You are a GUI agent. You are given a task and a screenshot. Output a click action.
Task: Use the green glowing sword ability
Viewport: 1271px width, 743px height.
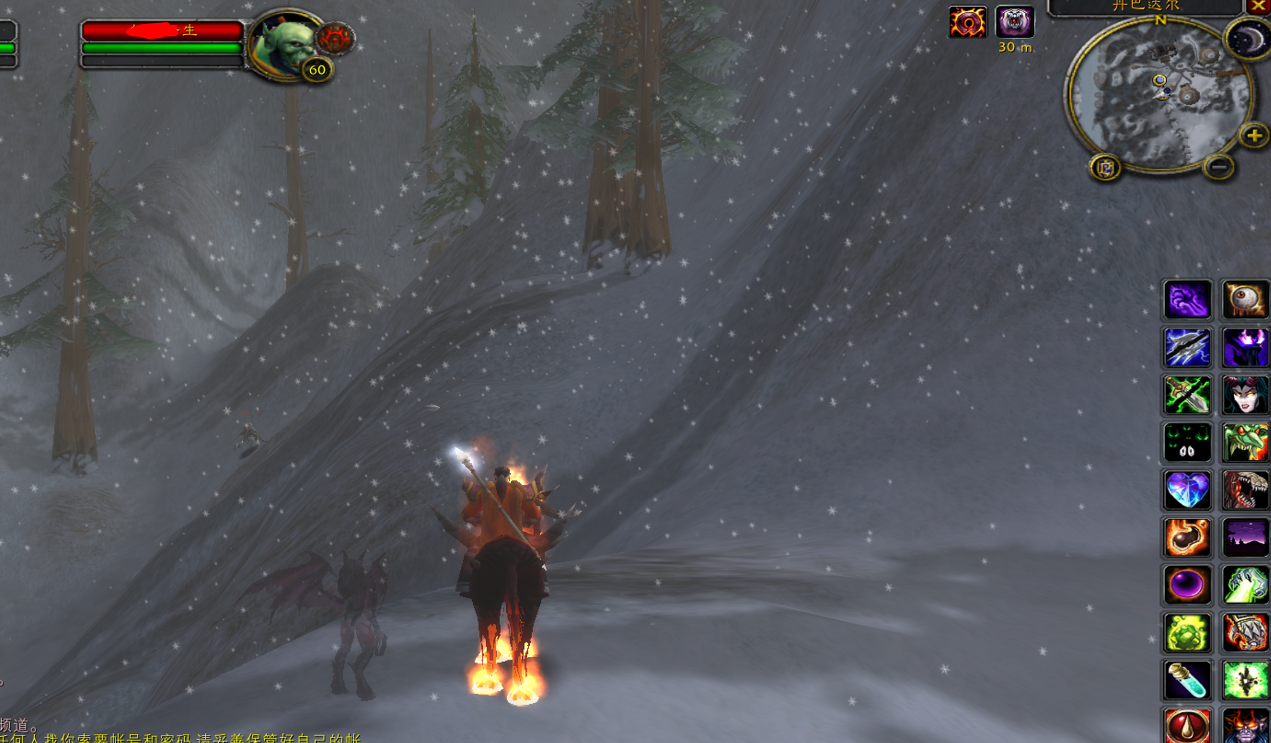[1187, 396]
